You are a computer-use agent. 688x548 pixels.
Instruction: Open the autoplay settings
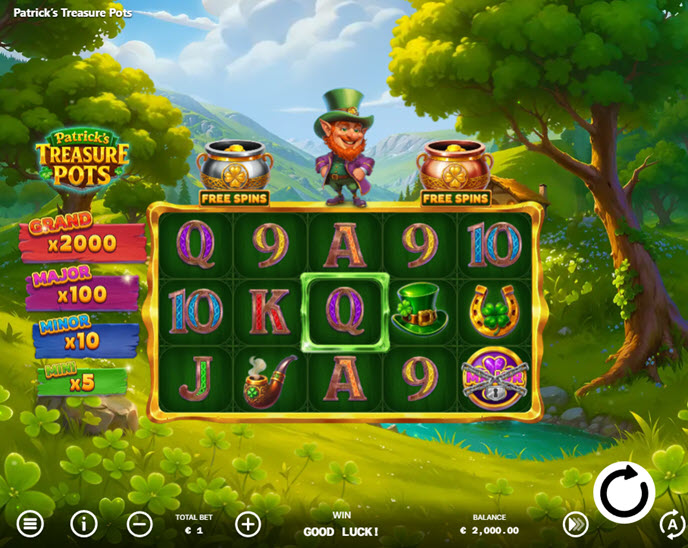[671, 523]
